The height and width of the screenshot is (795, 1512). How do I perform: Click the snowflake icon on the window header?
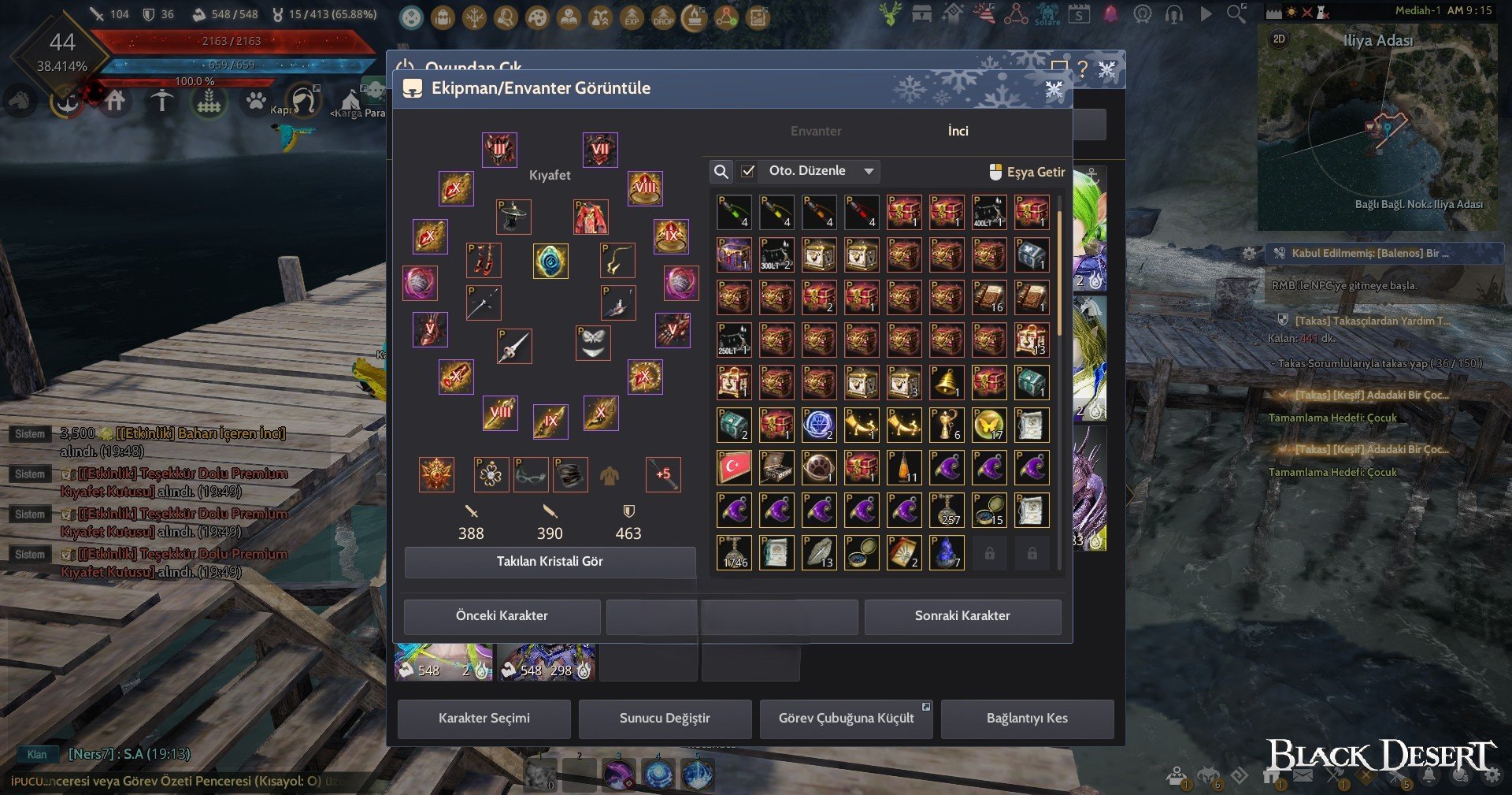click(1053, 90)
